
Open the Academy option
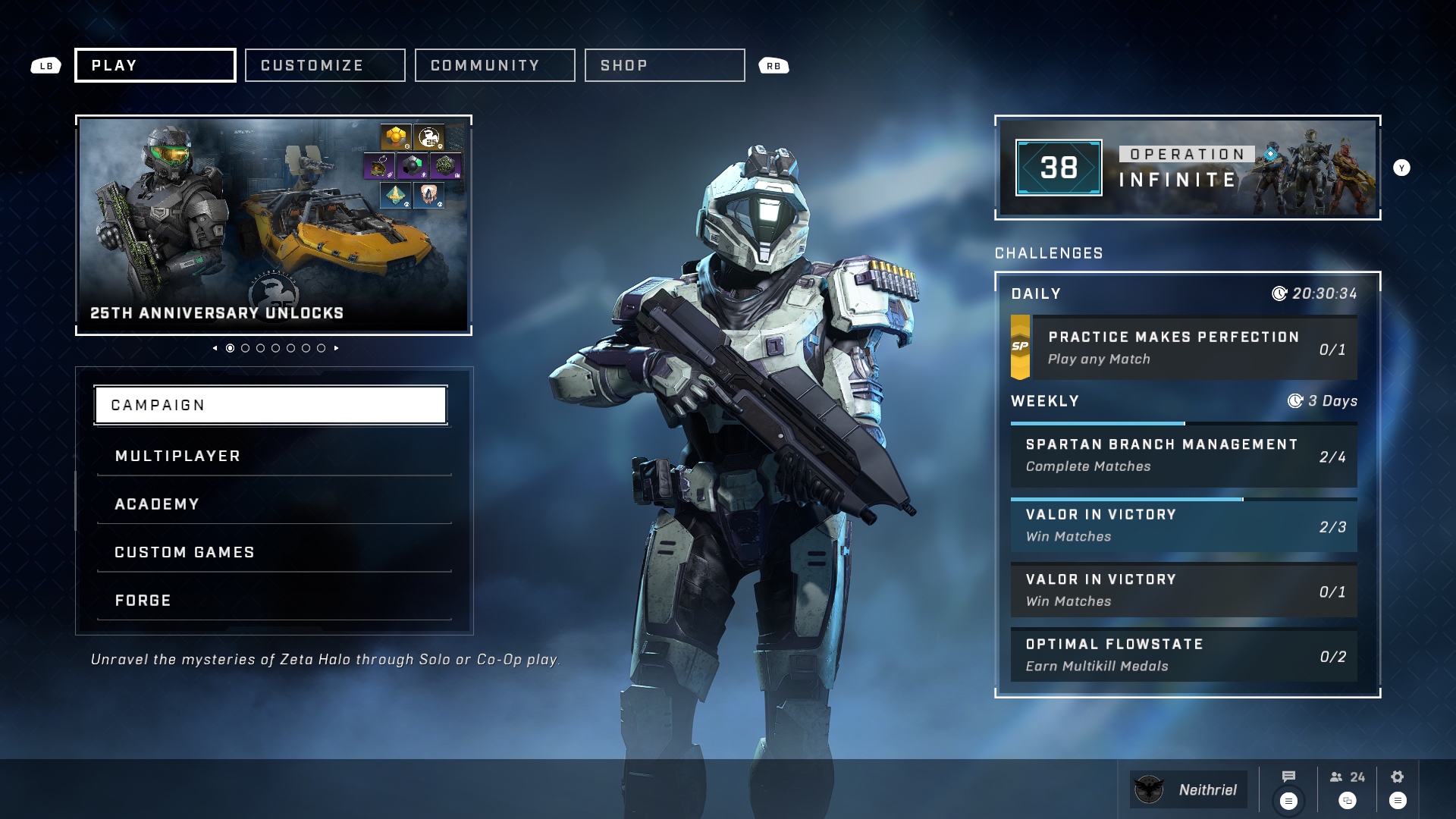[x=274, y=504]
